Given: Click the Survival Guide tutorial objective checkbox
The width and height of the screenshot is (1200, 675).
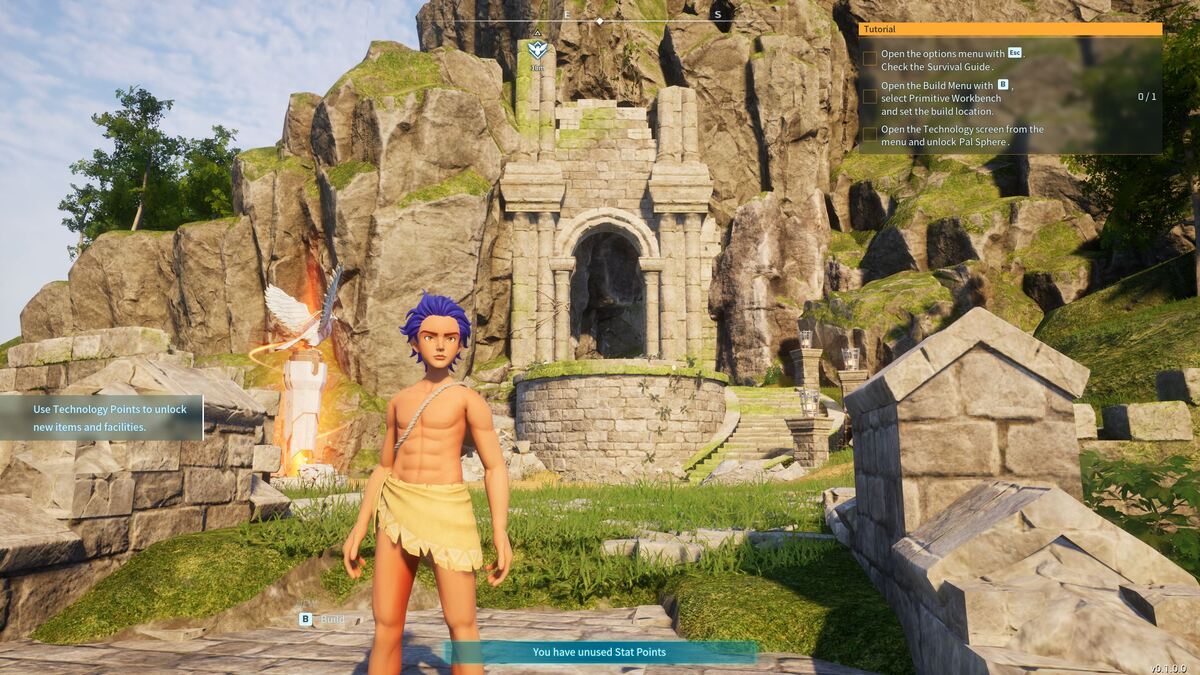Looking at the screenshot, I should pyautogui.click(x=870, y=59).
